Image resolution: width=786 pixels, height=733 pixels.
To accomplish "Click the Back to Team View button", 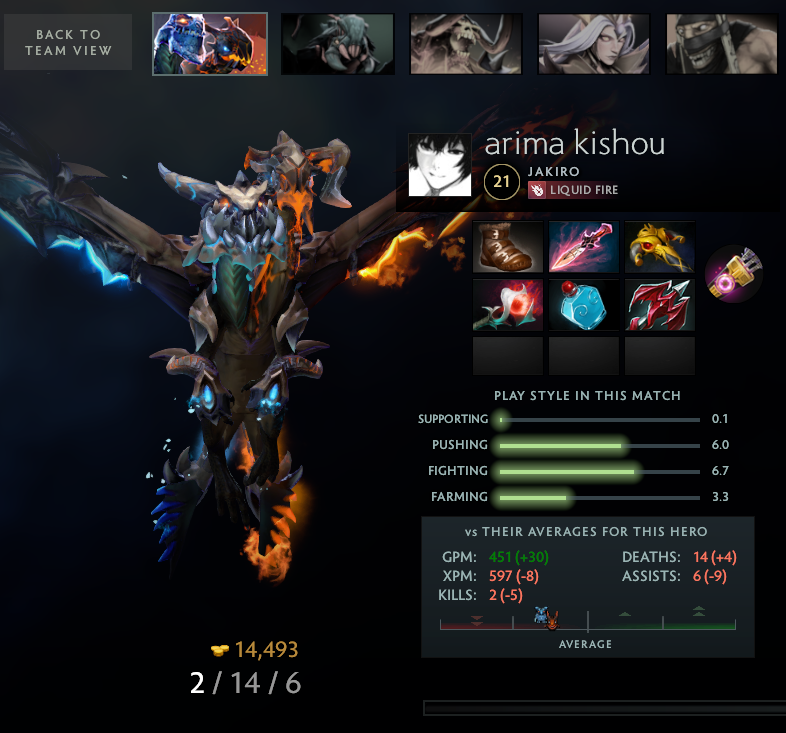I will tap(68, 42).
